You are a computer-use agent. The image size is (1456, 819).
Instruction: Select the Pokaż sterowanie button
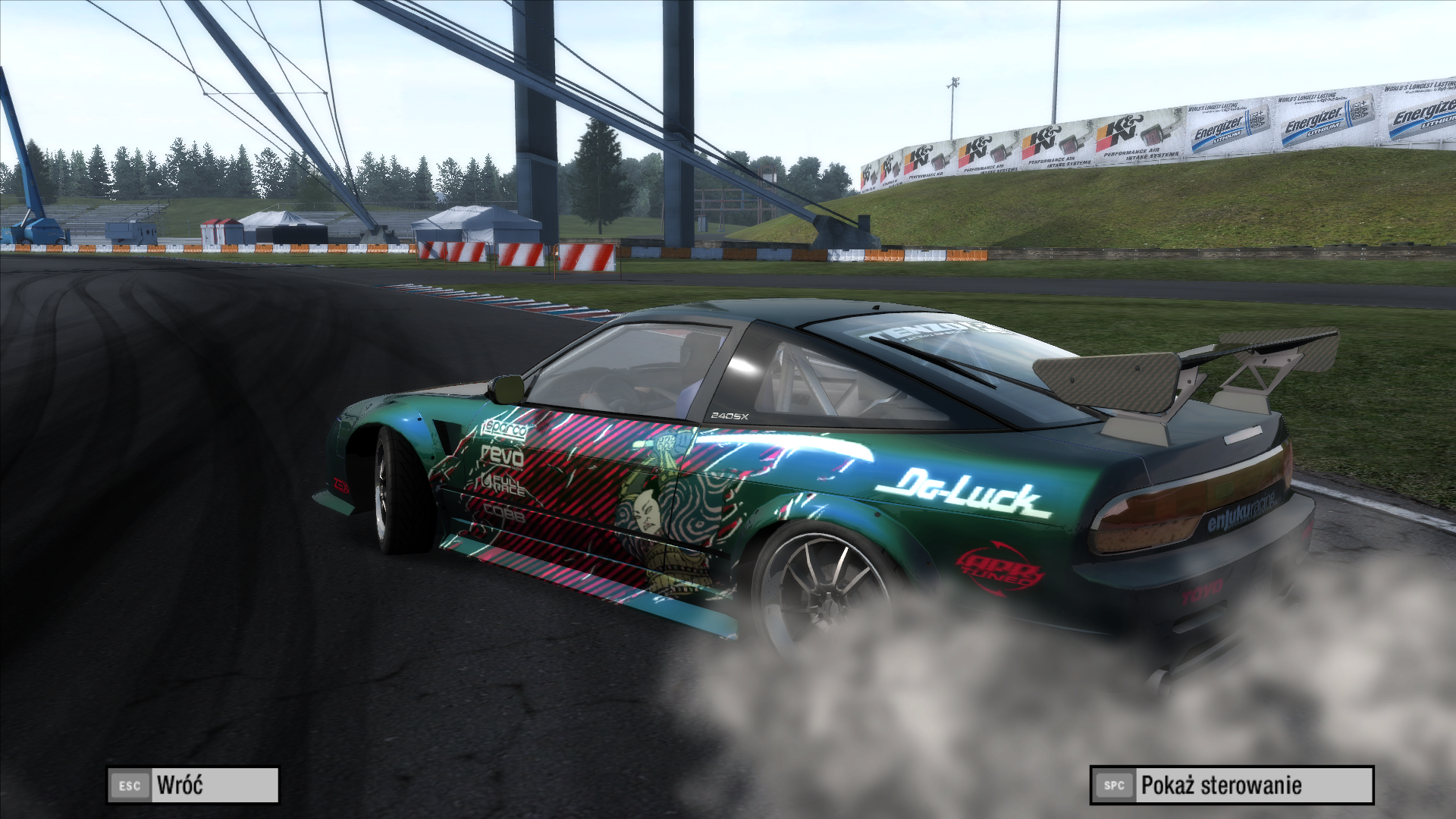click(1232, 785)
